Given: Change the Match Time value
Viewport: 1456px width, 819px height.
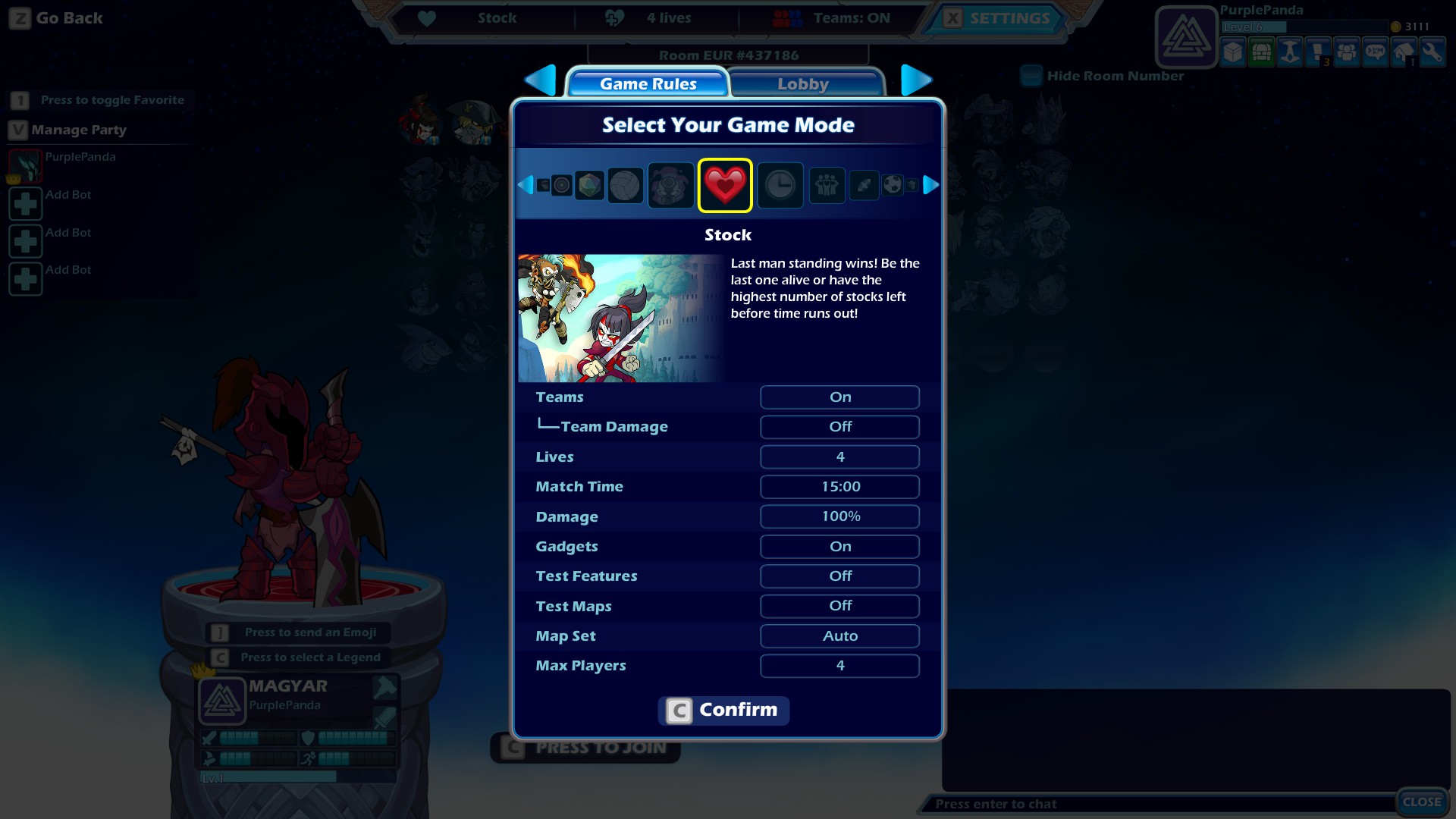Looking at the screenshot, I should tap(839, 487).
